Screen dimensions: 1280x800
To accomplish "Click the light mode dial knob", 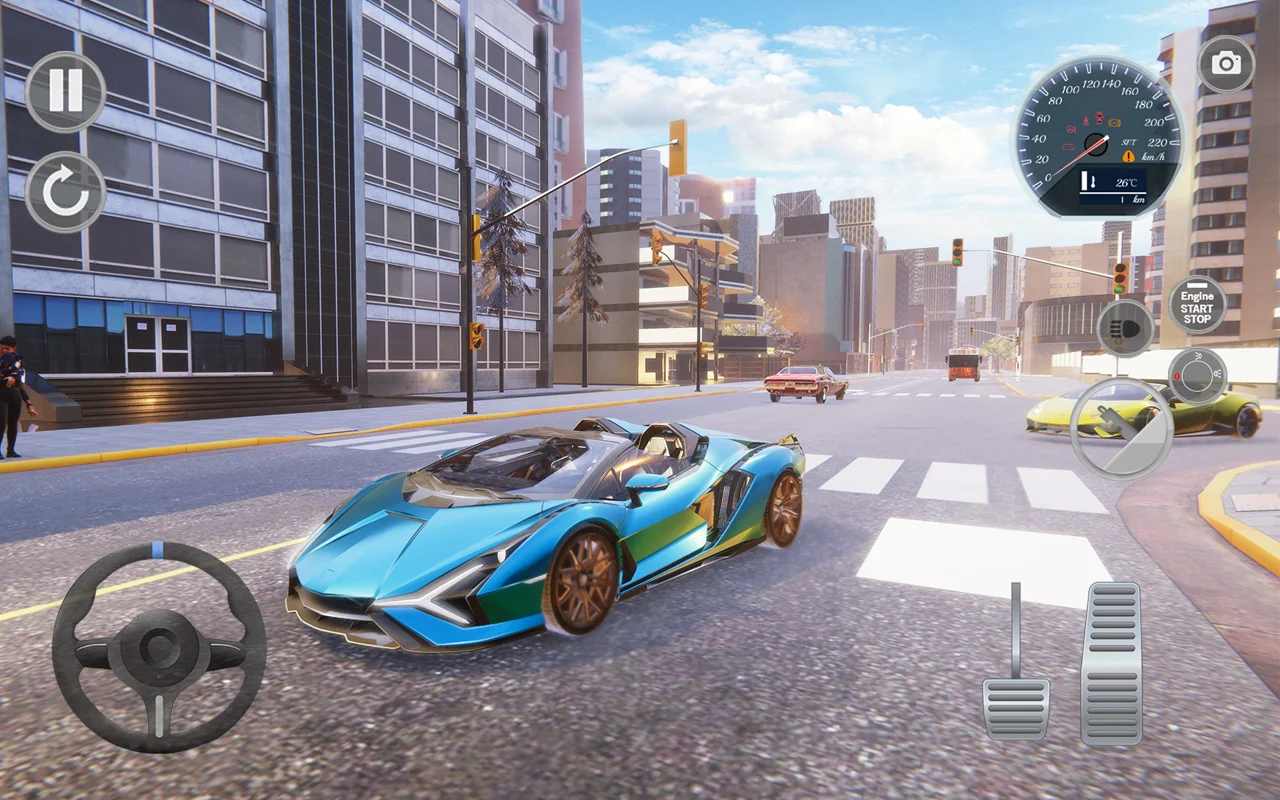I will [1197, 375].
